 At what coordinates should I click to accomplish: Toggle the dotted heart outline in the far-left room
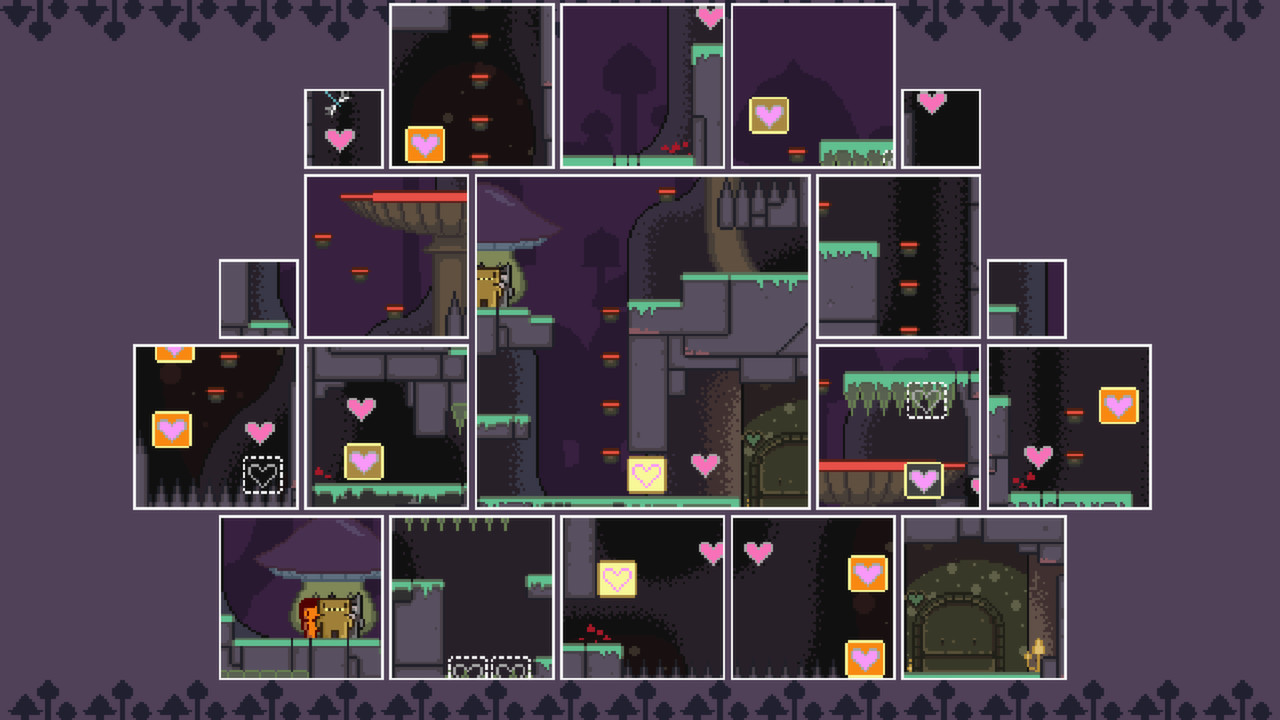[x=263, y=477]
